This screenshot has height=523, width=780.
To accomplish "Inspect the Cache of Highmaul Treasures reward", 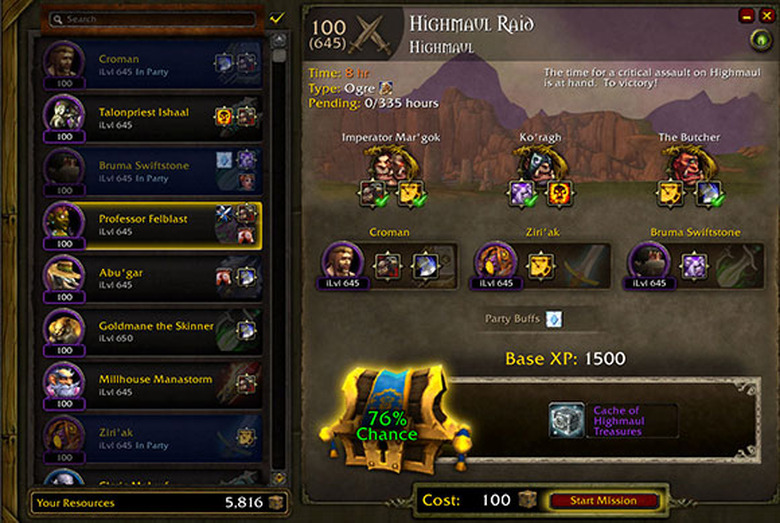I will click(x=567, y=420).
